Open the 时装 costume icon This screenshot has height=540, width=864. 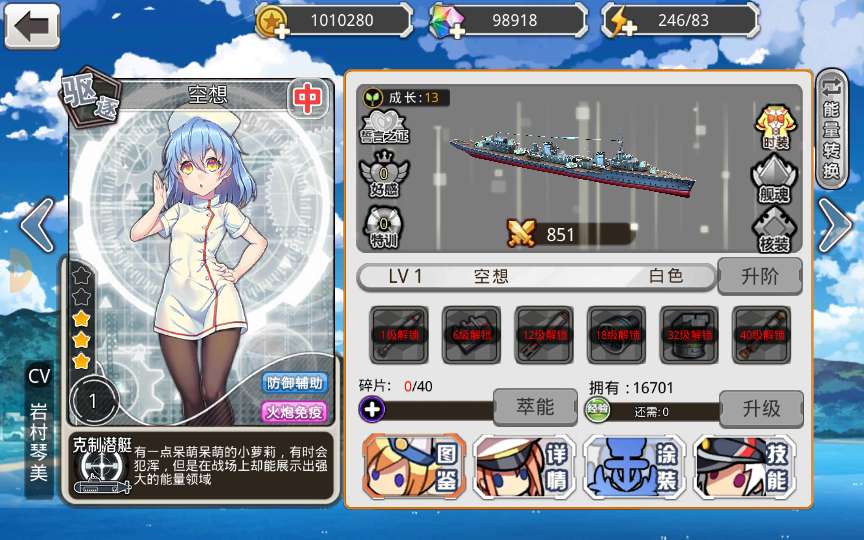pyautogui.click(x=776, y=127)
